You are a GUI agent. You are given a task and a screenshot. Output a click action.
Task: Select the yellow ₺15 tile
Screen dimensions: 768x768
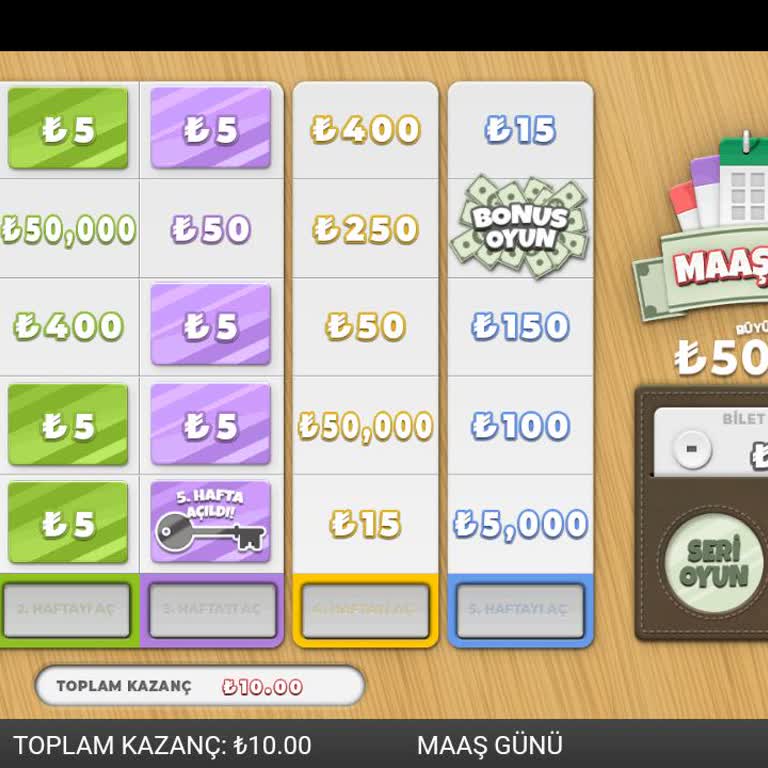[x=365, y=524]
